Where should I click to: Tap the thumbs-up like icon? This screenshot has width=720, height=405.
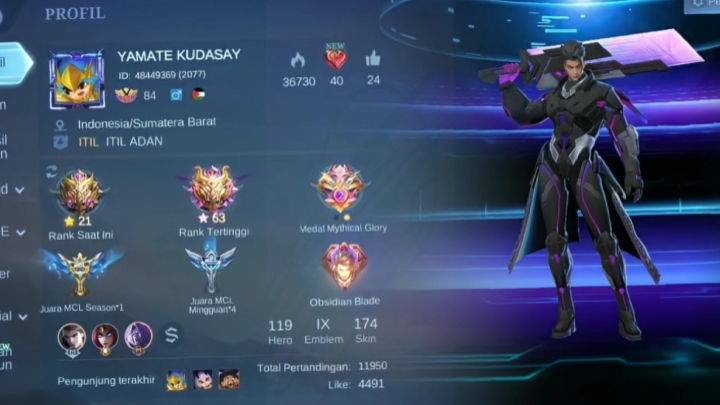[x=373, y=59]
